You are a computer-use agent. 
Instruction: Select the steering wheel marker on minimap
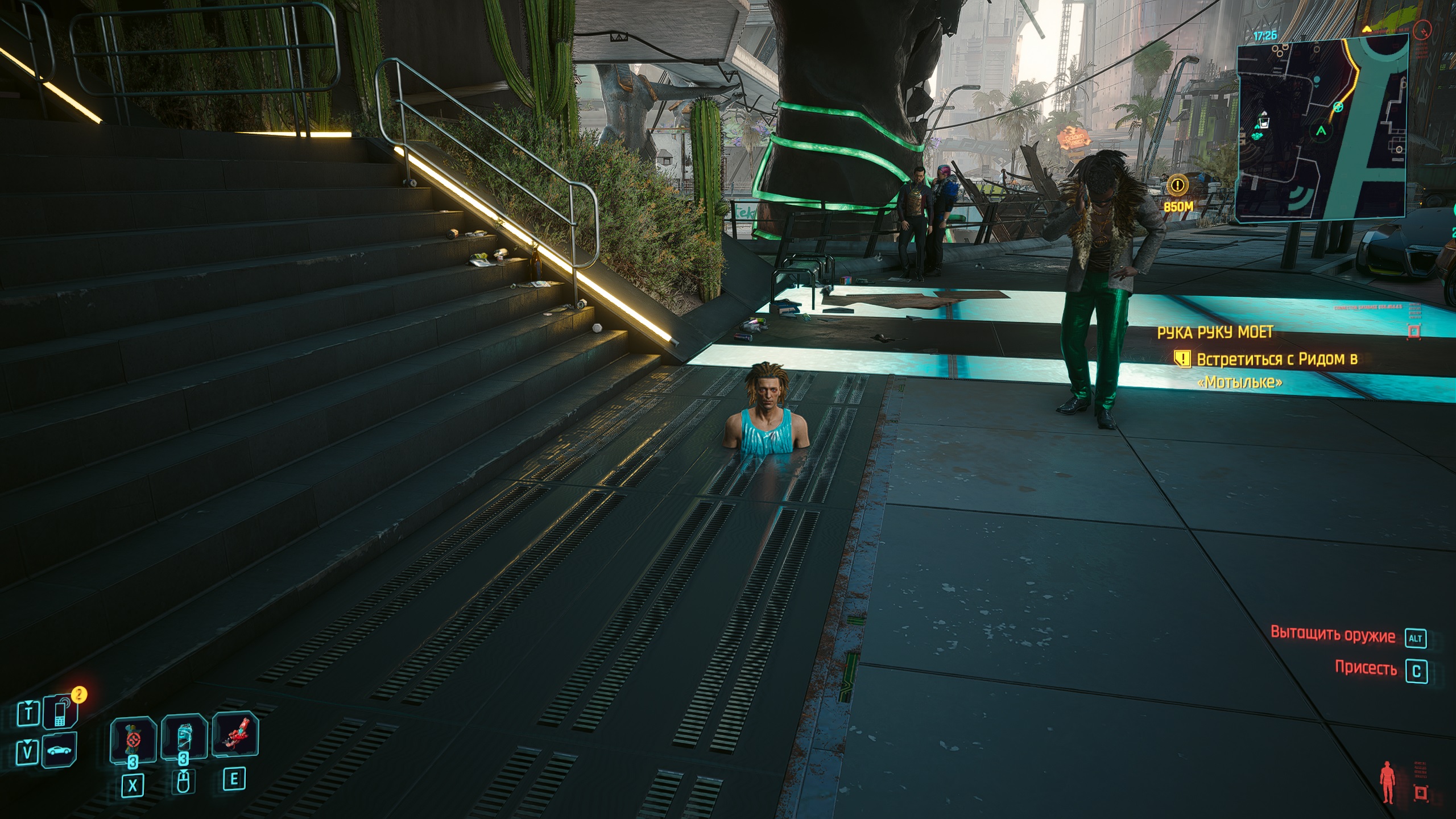click(1338, 107)
